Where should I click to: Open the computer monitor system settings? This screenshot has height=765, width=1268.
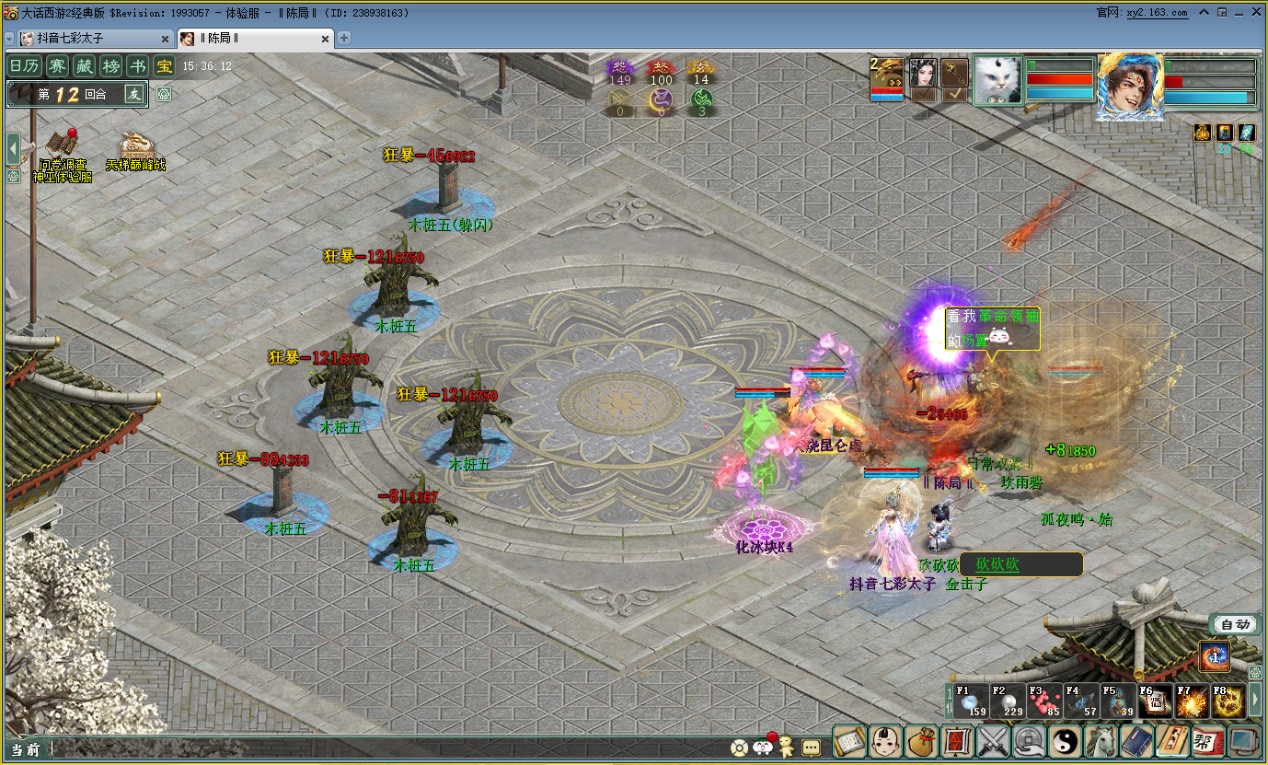[1243, 741]
